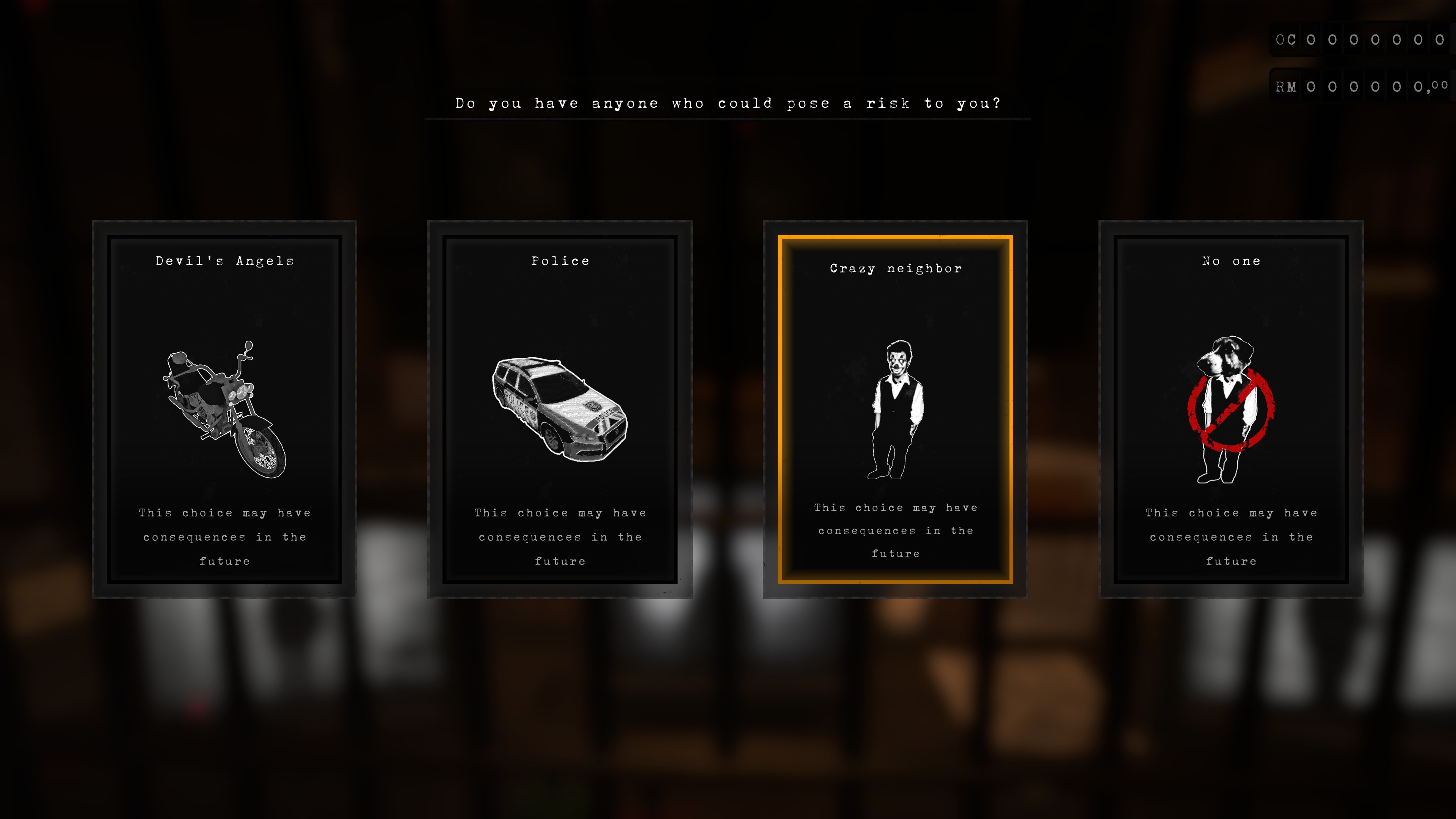The image size is (1456, 819).
Task: Choose the No one card
Action: pyautogui.click(x=1230, y=409)
